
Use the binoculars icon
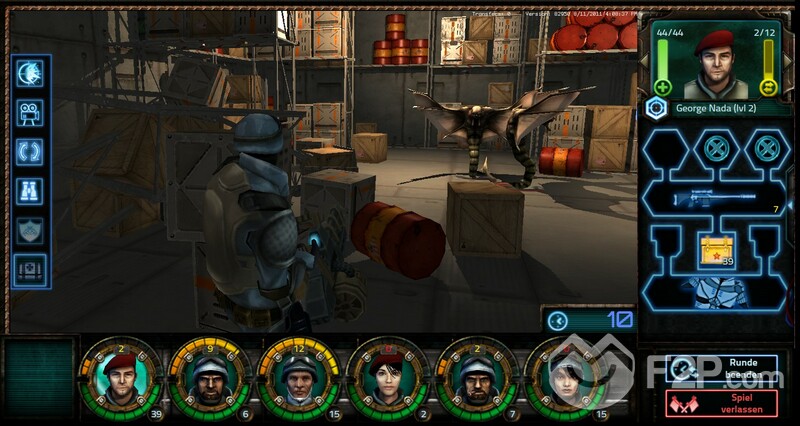click(x=30, y=191)
